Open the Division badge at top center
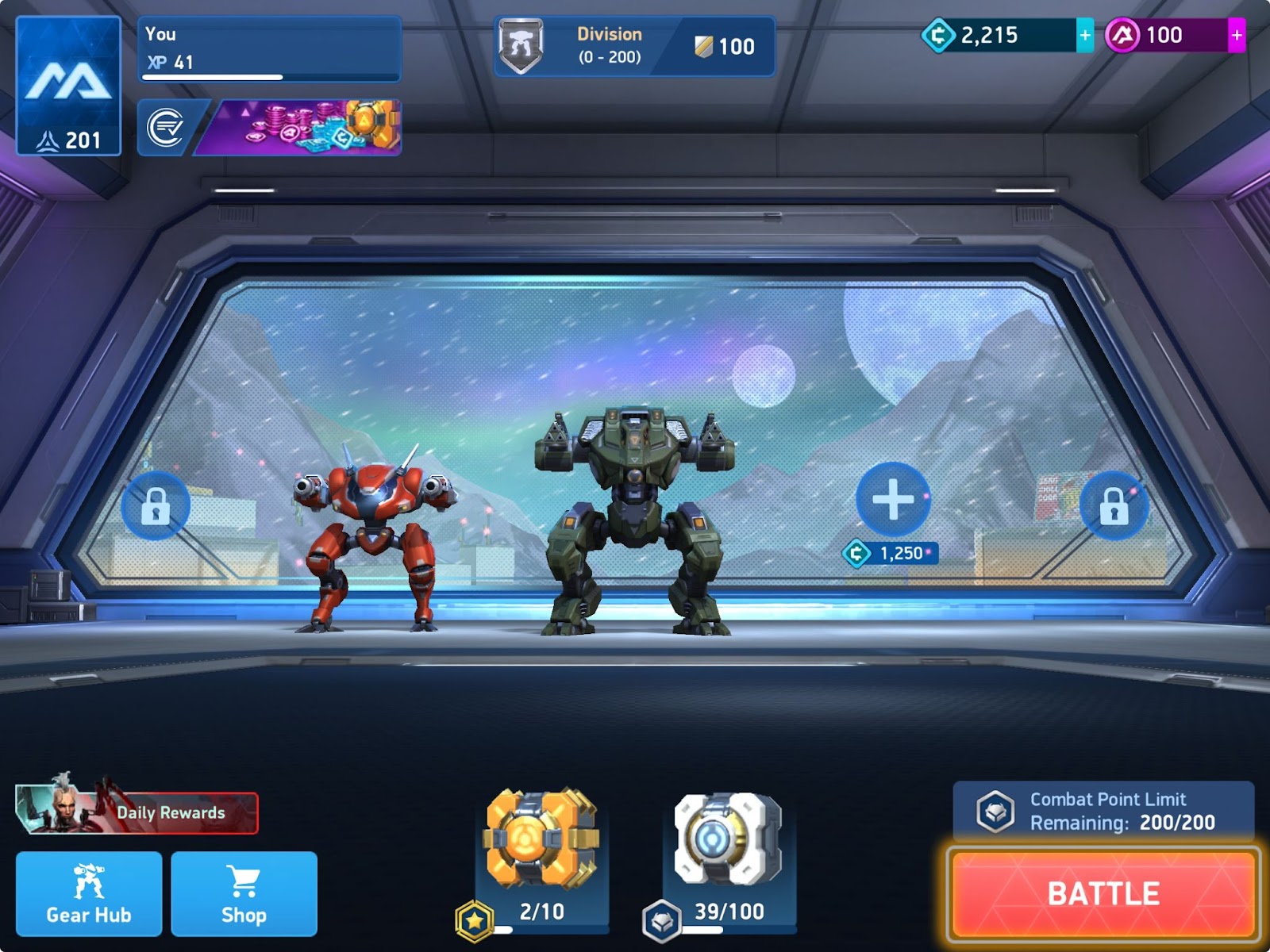The width and height of the screenshot is (1270, 952). [x=520, y=44]
